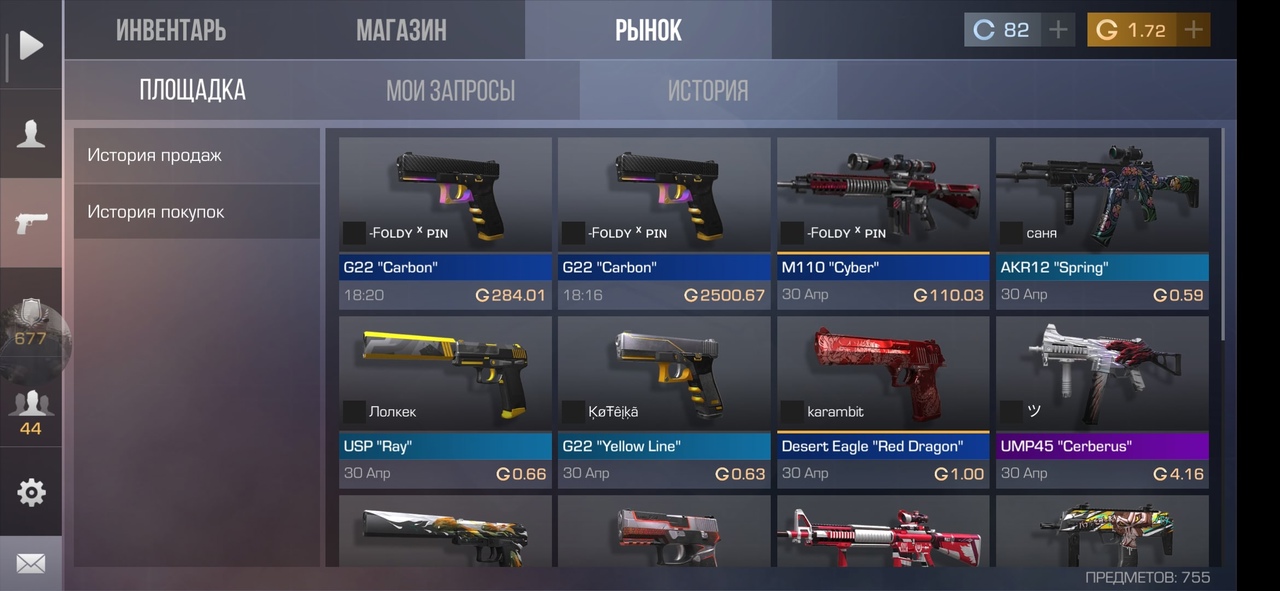The height and width of the screenshot is (591, 1280).
Task: Open the friends icon showing 44
Action: tap(31, 412)
